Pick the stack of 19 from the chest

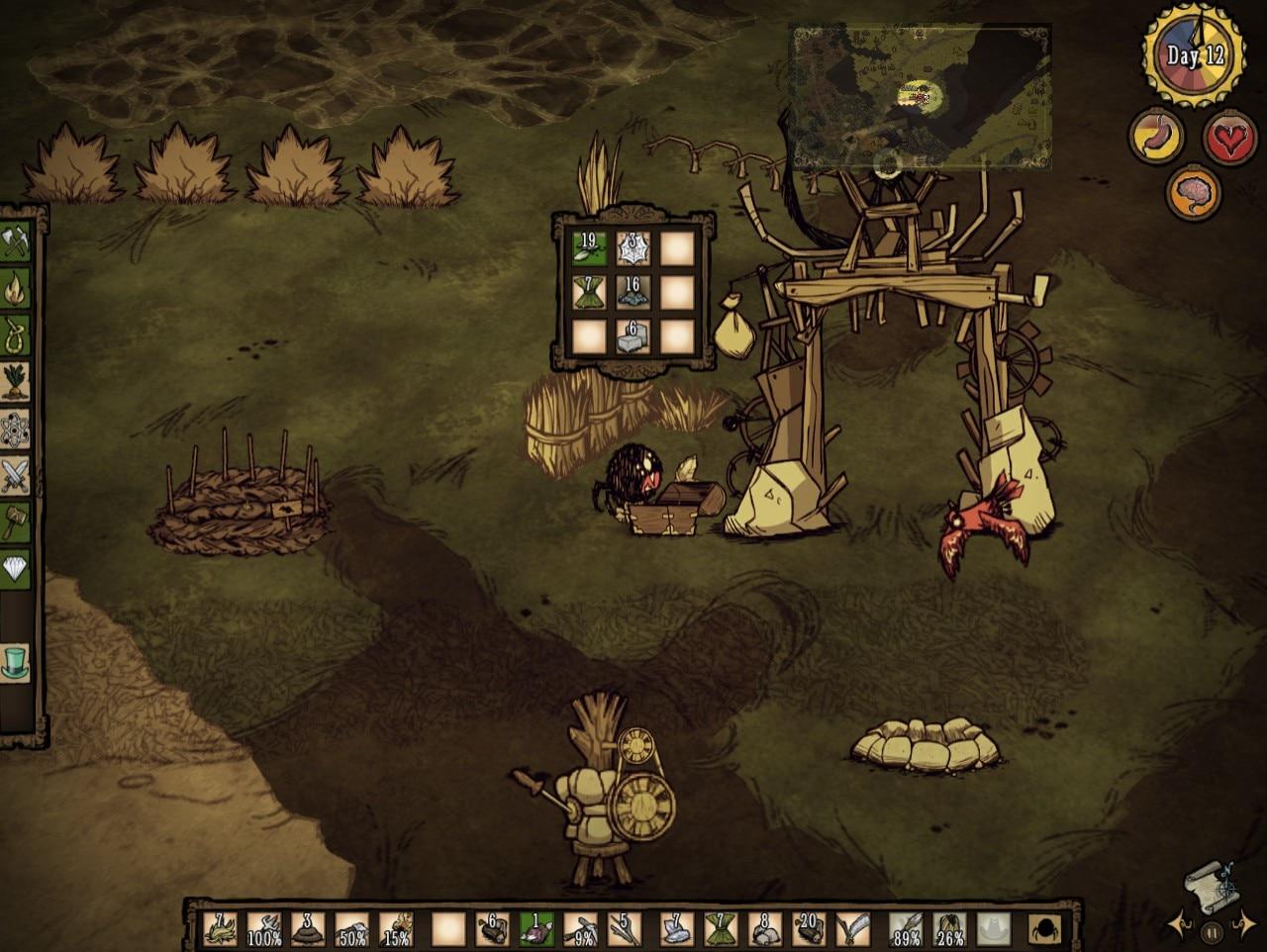(x=590, y=248)
